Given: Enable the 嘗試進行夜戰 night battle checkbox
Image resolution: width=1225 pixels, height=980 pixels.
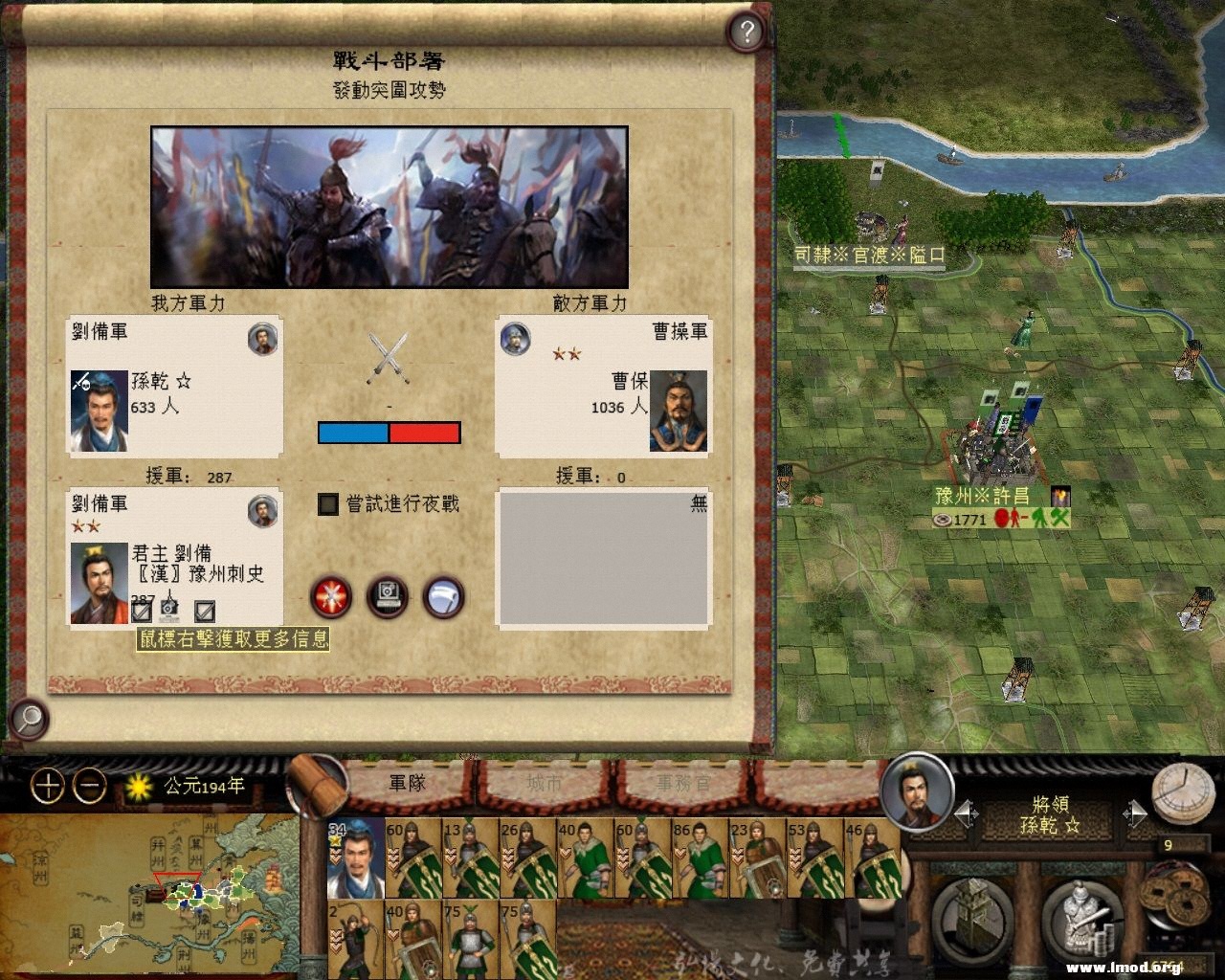Looking at the screenshot, I should (327, 503).
